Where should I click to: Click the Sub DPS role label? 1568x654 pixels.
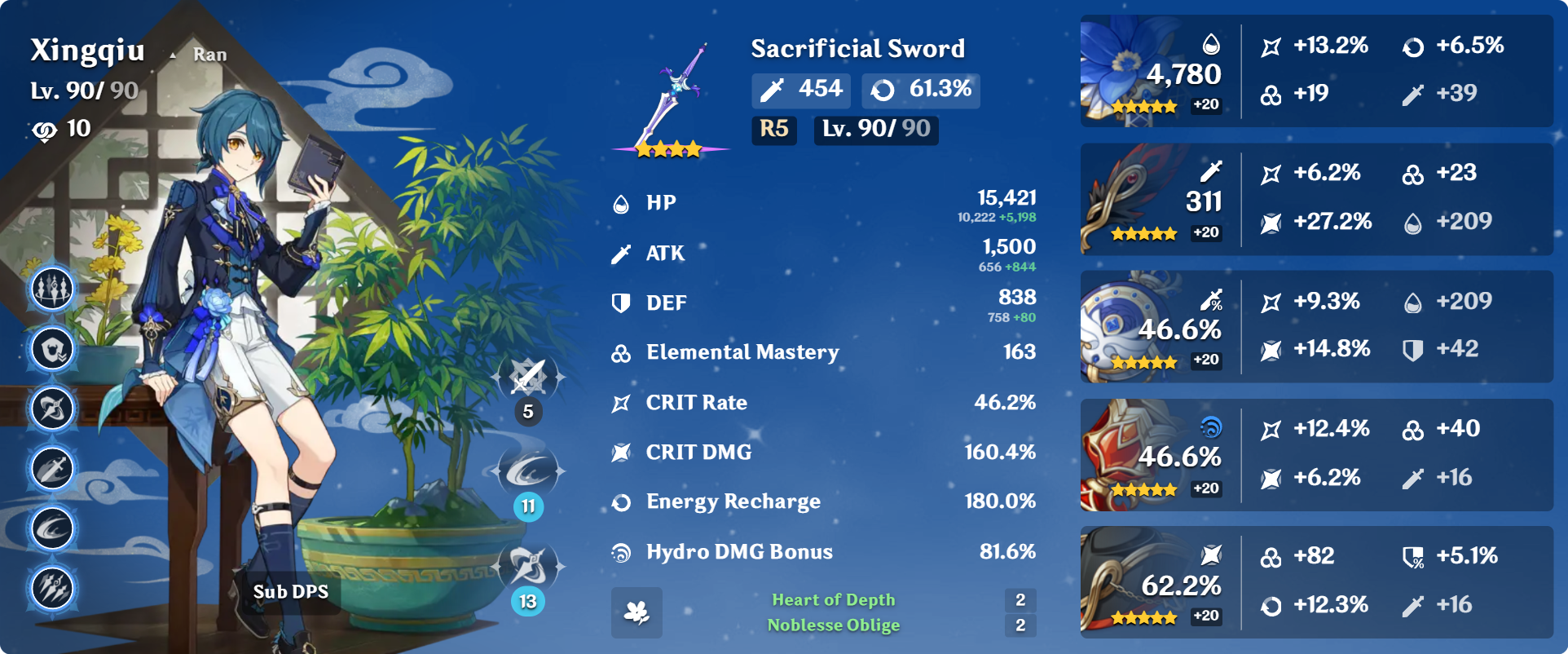291,592
